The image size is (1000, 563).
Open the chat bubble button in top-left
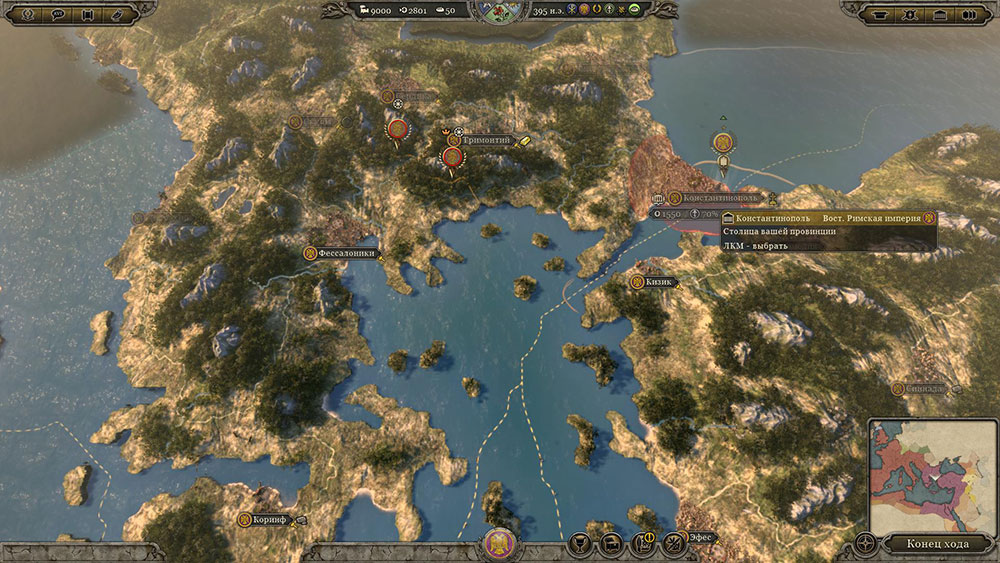58,14
